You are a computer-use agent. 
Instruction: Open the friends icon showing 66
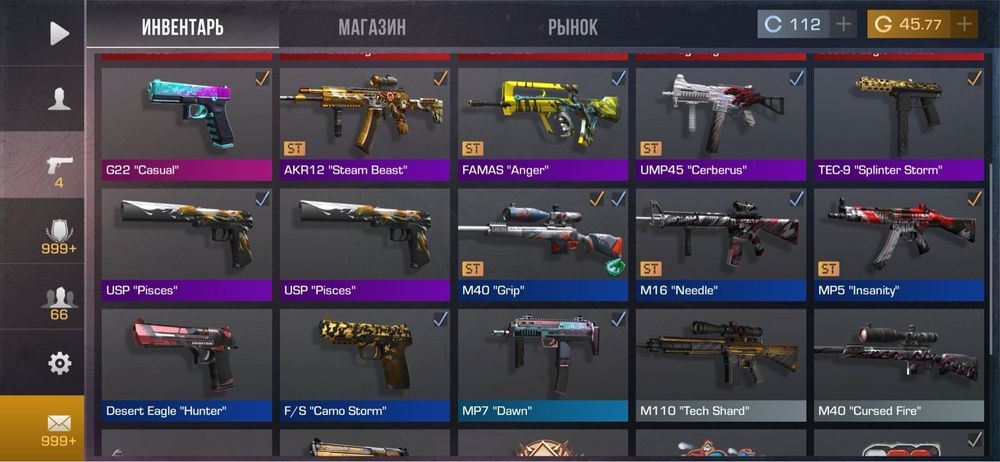(x=59, y=300)
